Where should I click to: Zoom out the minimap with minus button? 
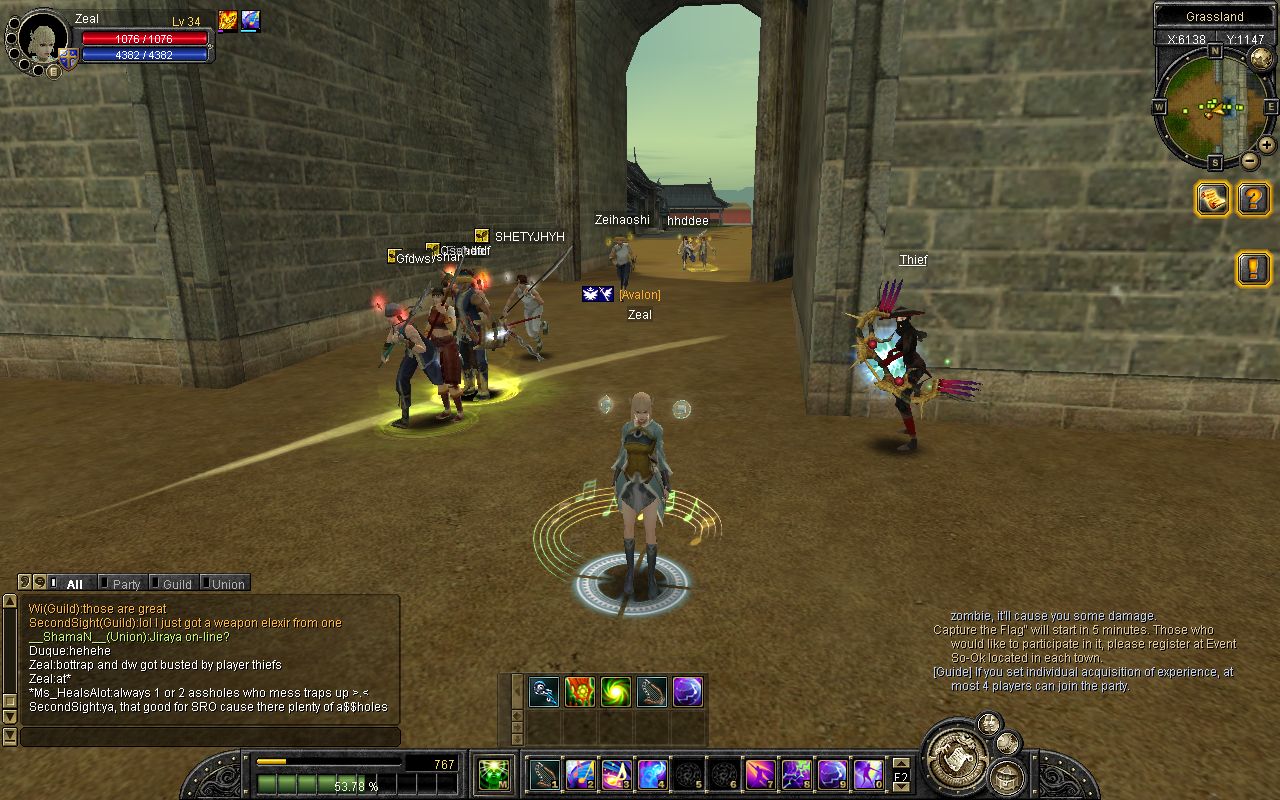(1250, 161)
